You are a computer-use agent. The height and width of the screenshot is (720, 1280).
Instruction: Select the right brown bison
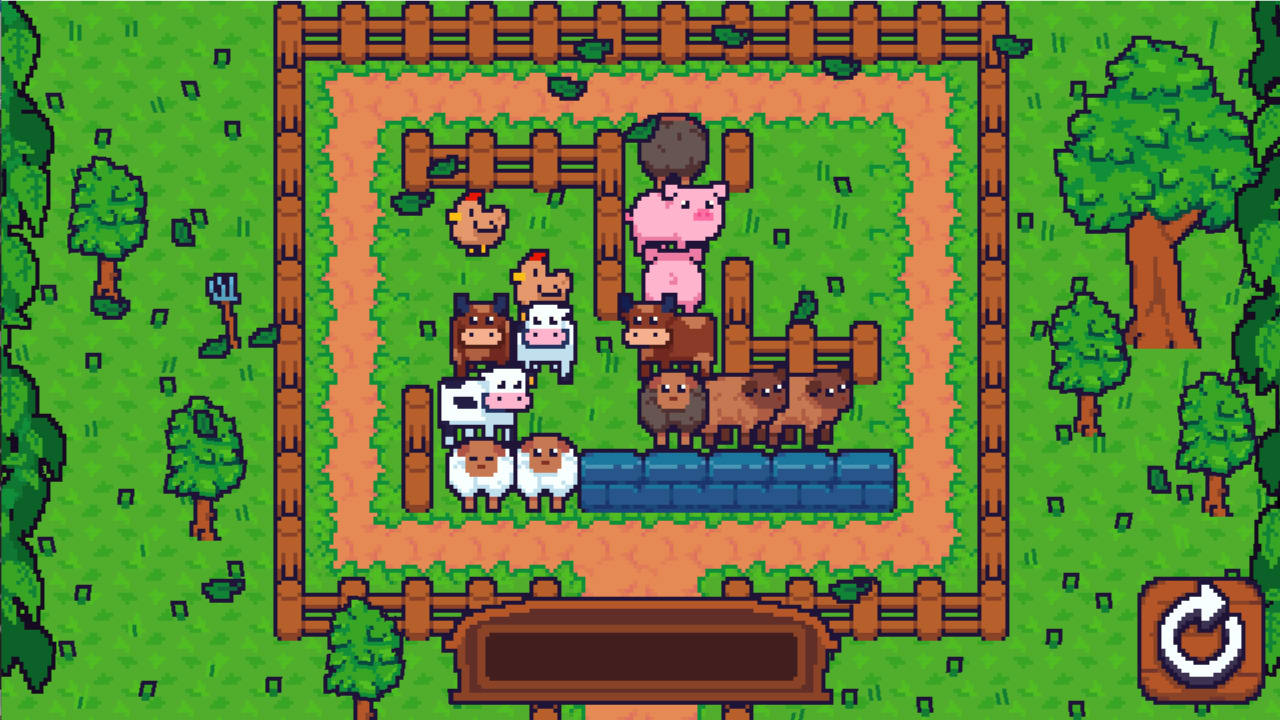coord(816,400)
